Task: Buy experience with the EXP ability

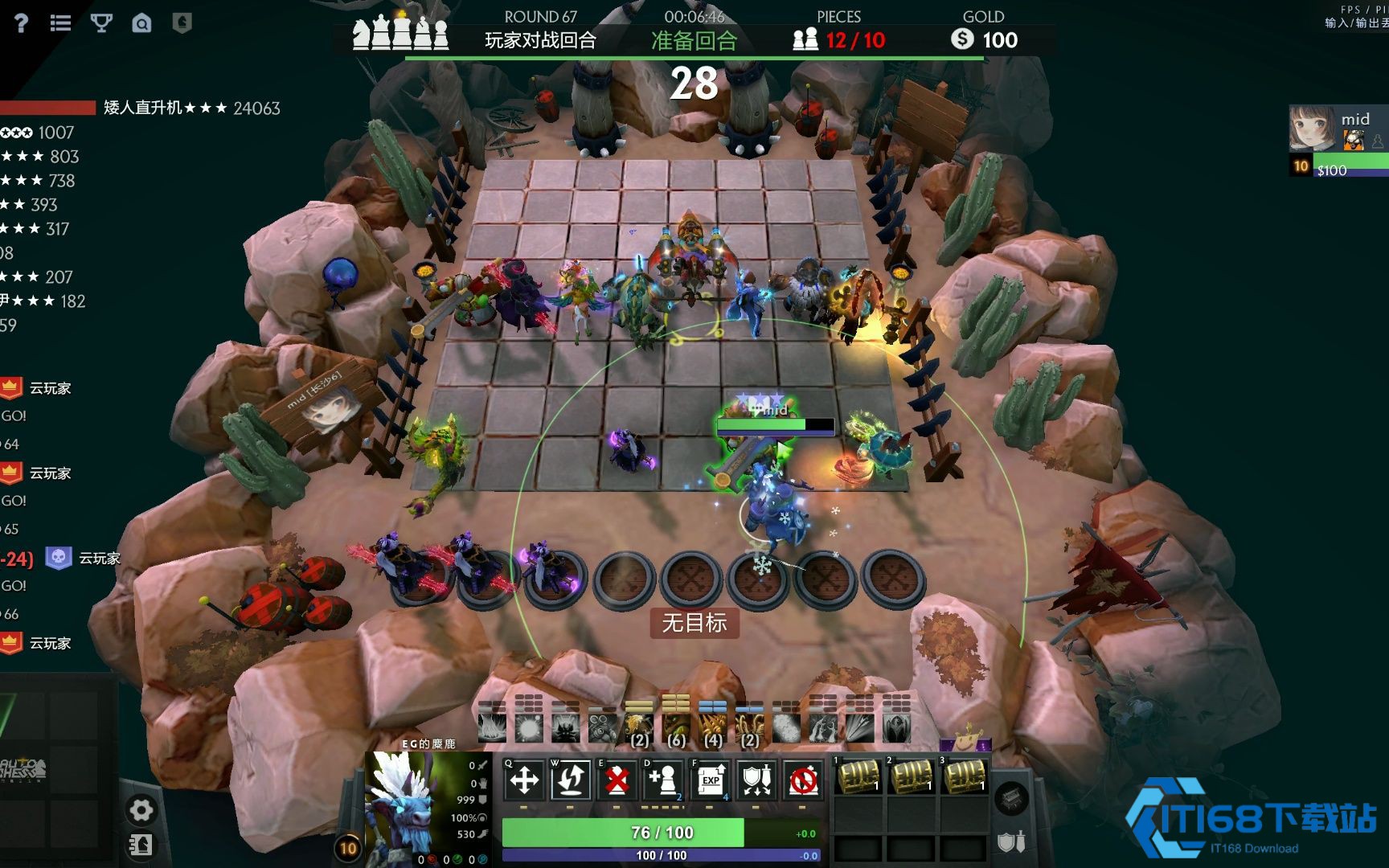Action: tap(710, 780)
